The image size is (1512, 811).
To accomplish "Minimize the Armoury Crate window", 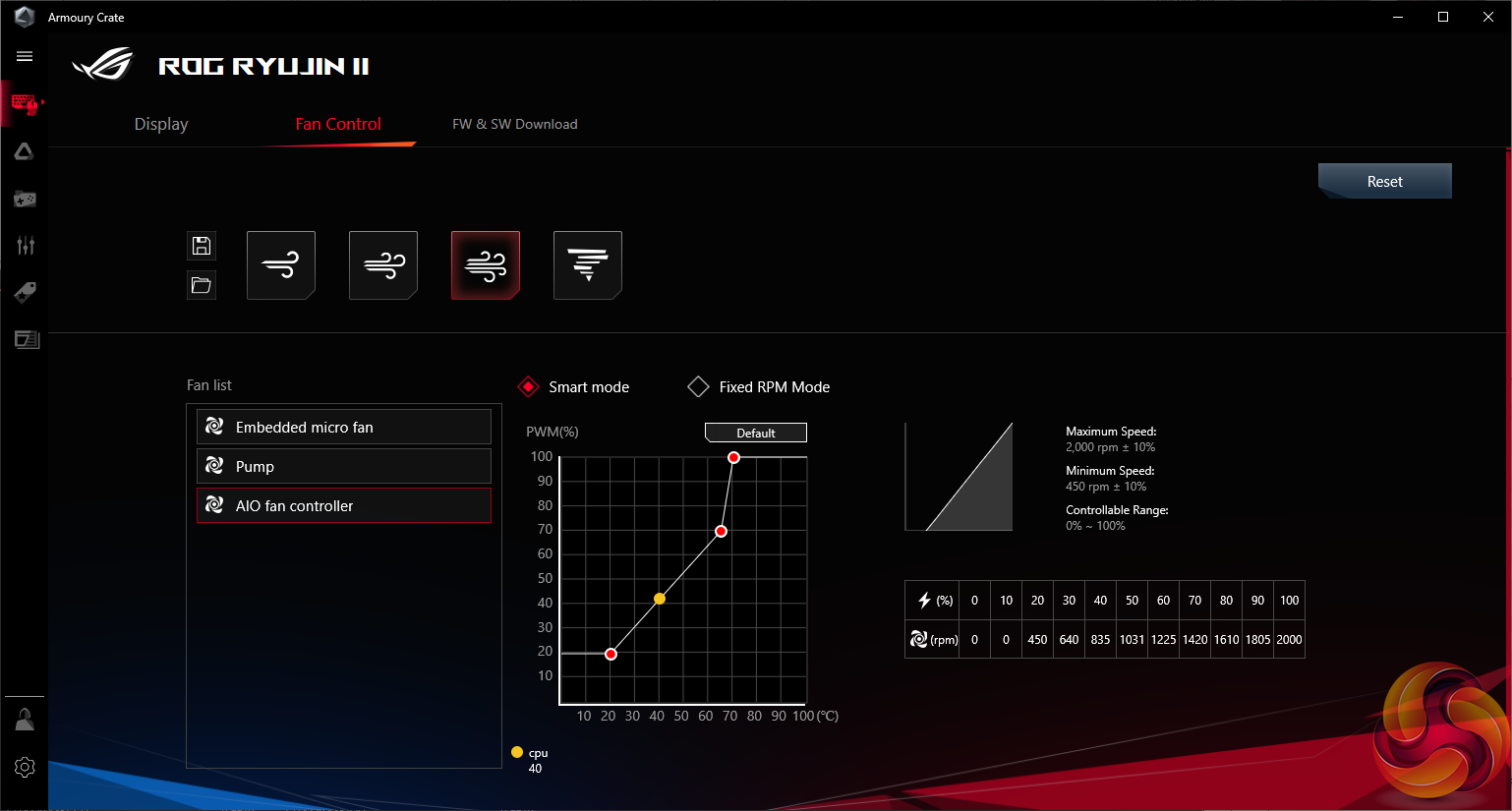I will pyautogui.click(x=1398, y=17).
